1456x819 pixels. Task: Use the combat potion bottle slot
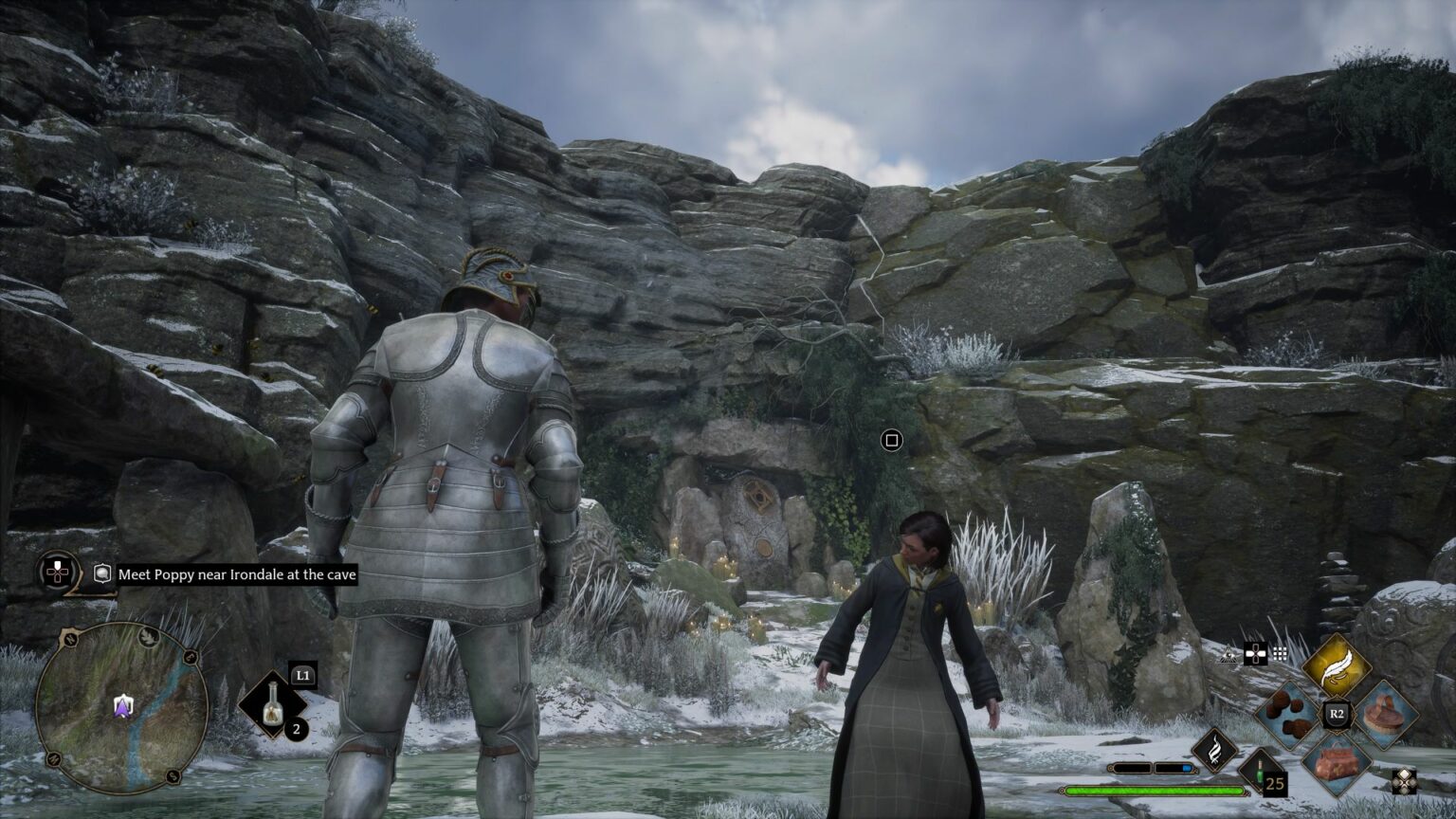tap(273, 703)
